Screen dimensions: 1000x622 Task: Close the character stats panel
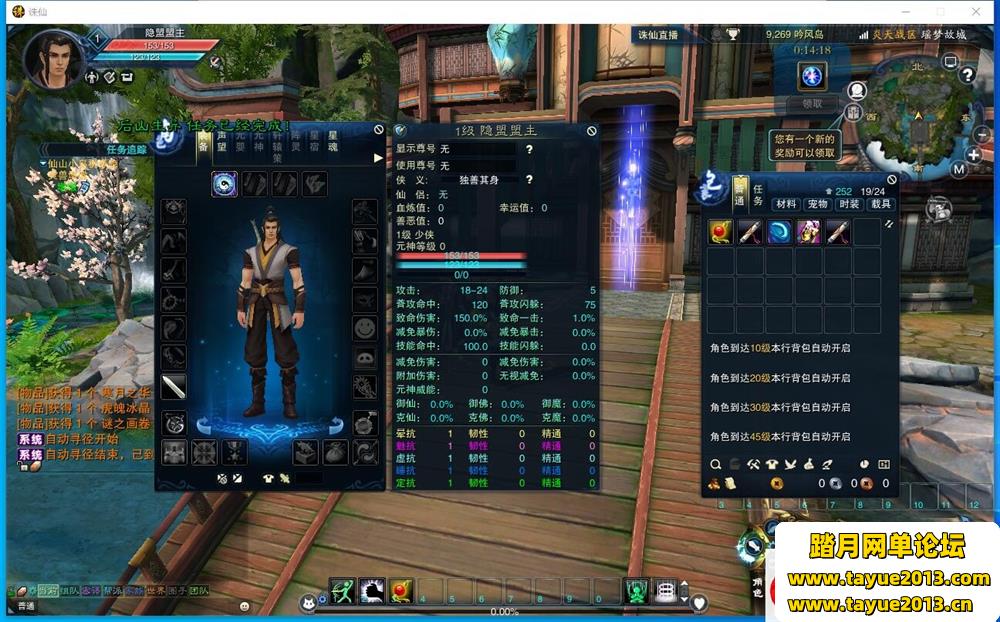591,131
